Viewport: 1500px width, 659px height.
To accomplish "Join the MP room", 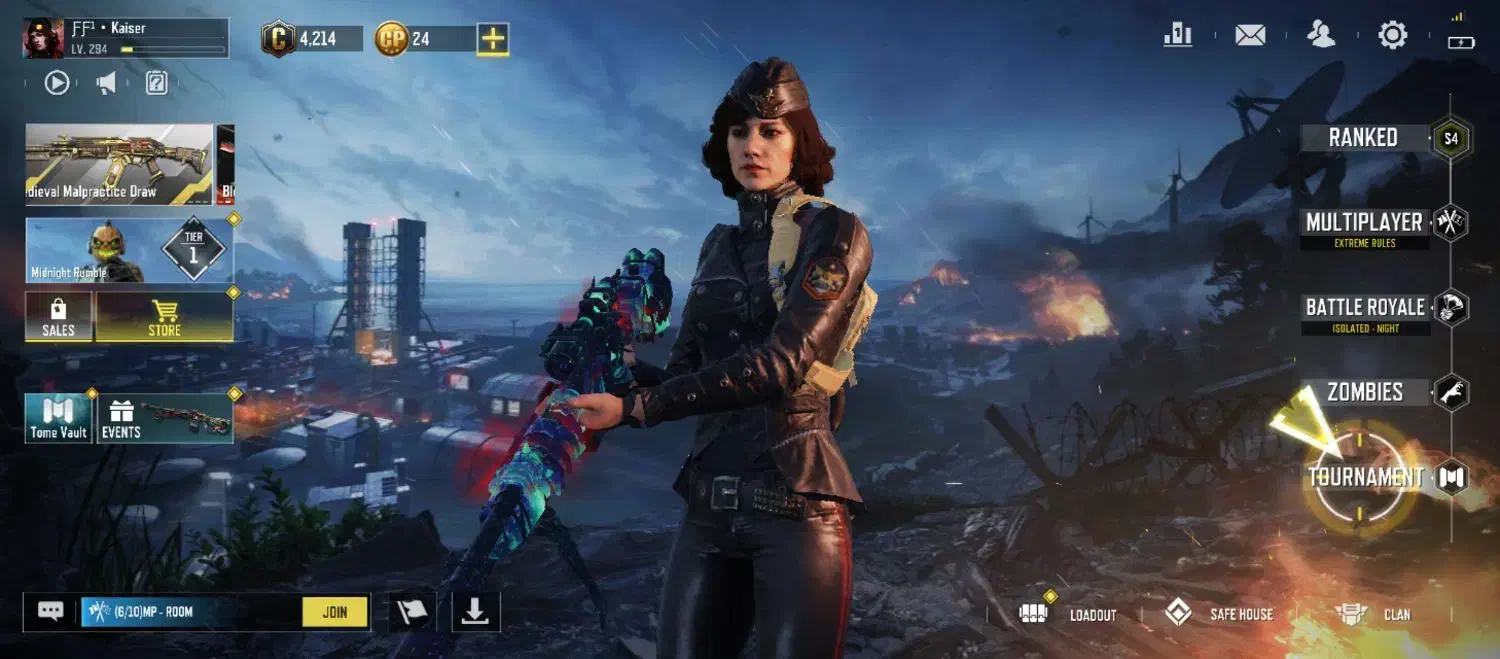I will [x=335, y=612].
